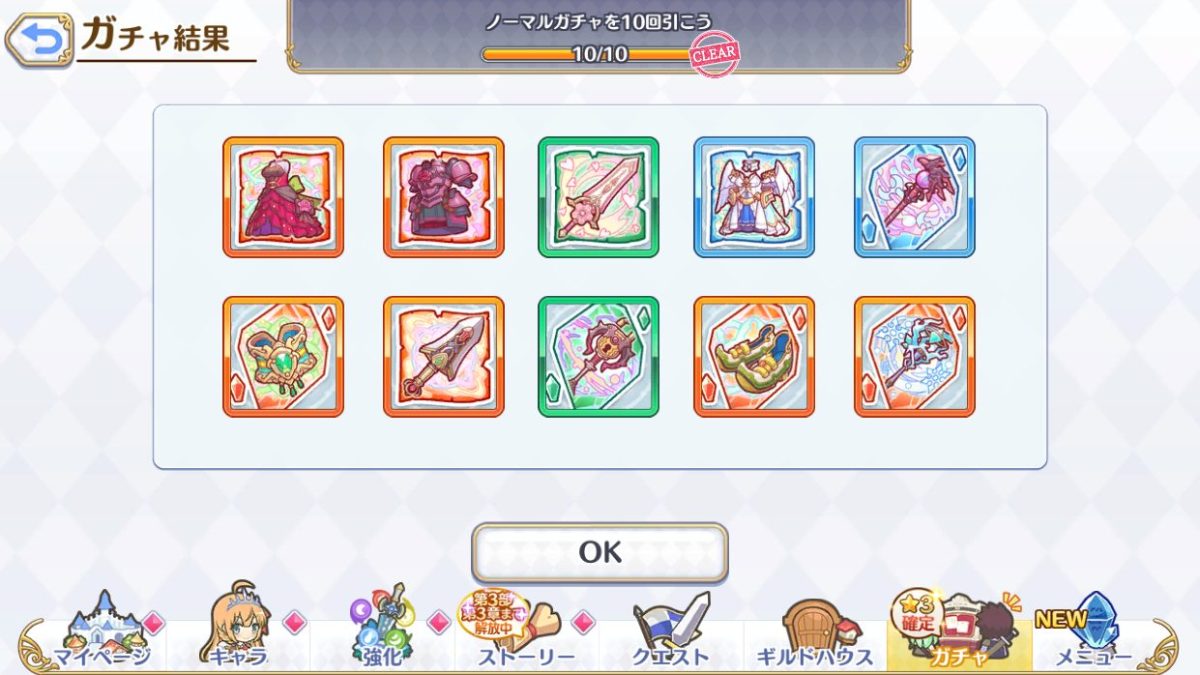
Task: Select the teal ornate staff fragment
Action: pos(914,356)
